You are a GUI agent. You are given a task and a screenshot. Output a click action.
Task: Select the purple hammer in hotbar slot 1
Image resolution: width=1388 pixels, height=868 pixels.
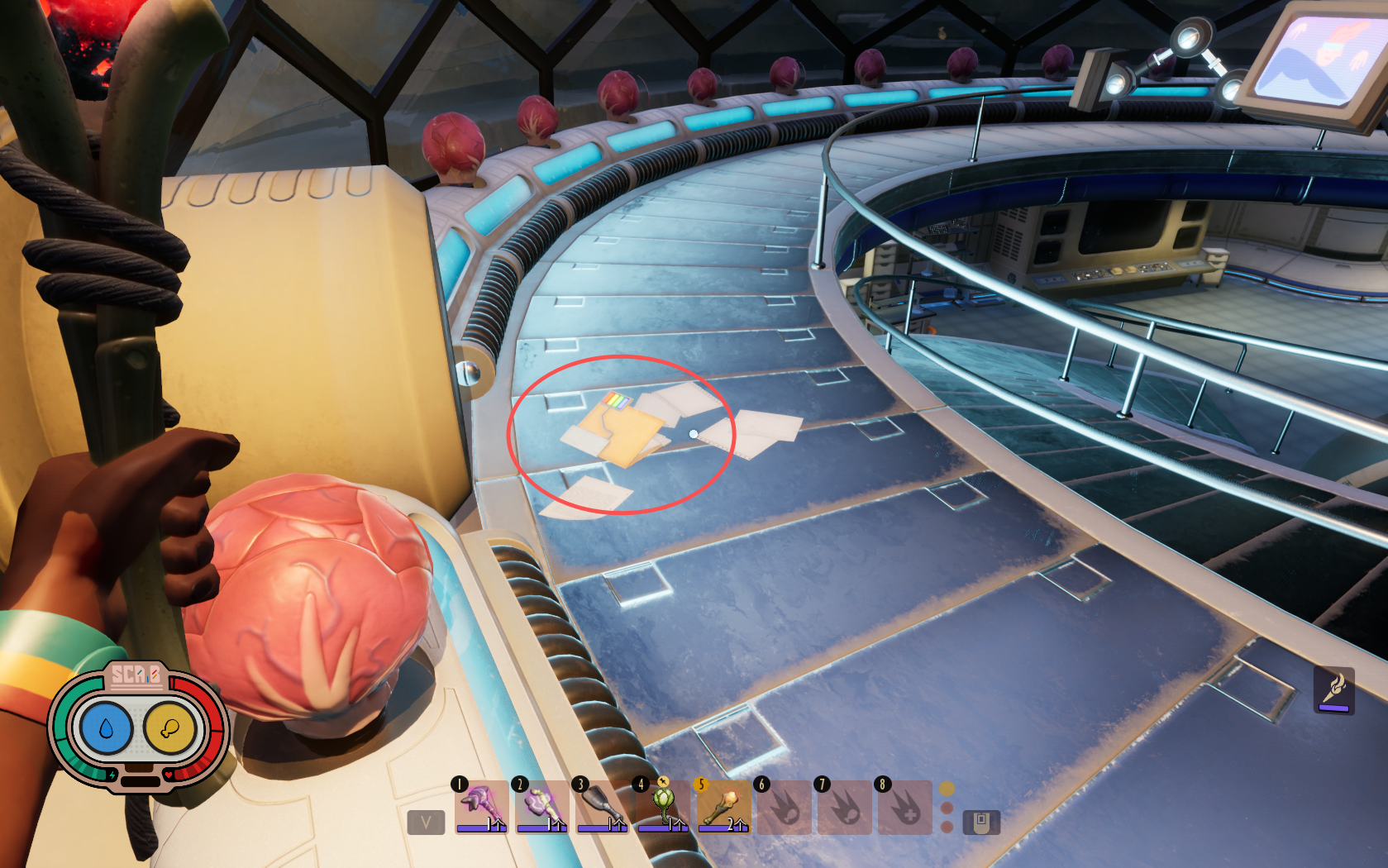tap(482, 806)
